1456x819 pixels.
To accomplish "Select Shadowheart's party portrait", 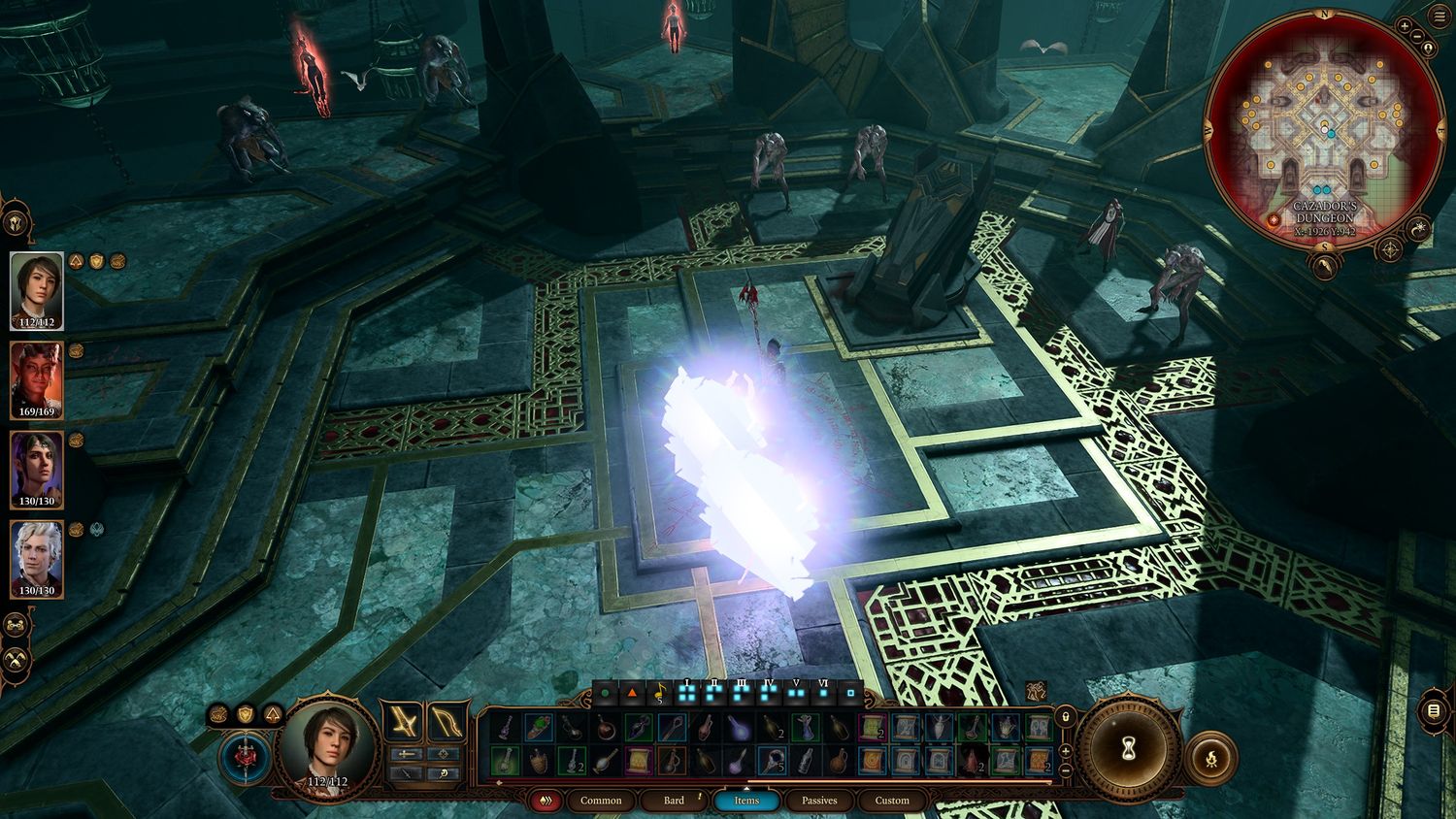I will [37, 470].
